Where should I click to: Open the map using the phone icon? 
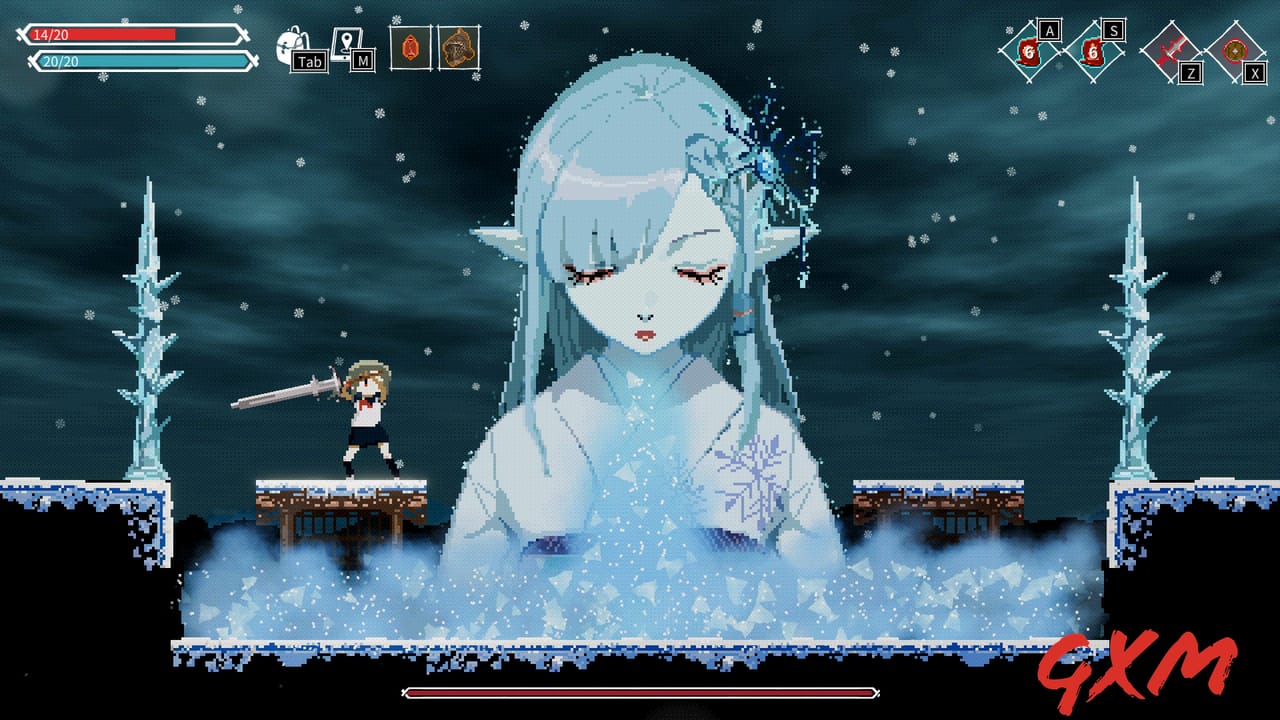pyautogui.click(x=347, y=42)
